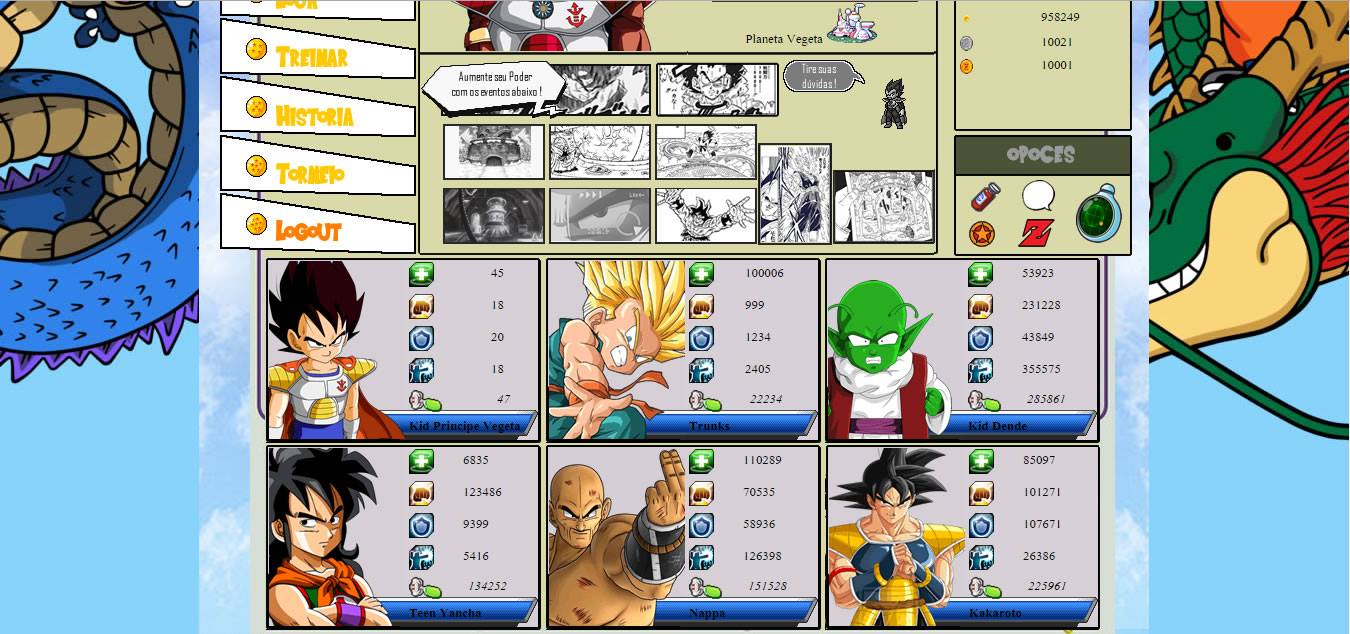Open the Goku arms-spread event thumbnail

[705, 215]
